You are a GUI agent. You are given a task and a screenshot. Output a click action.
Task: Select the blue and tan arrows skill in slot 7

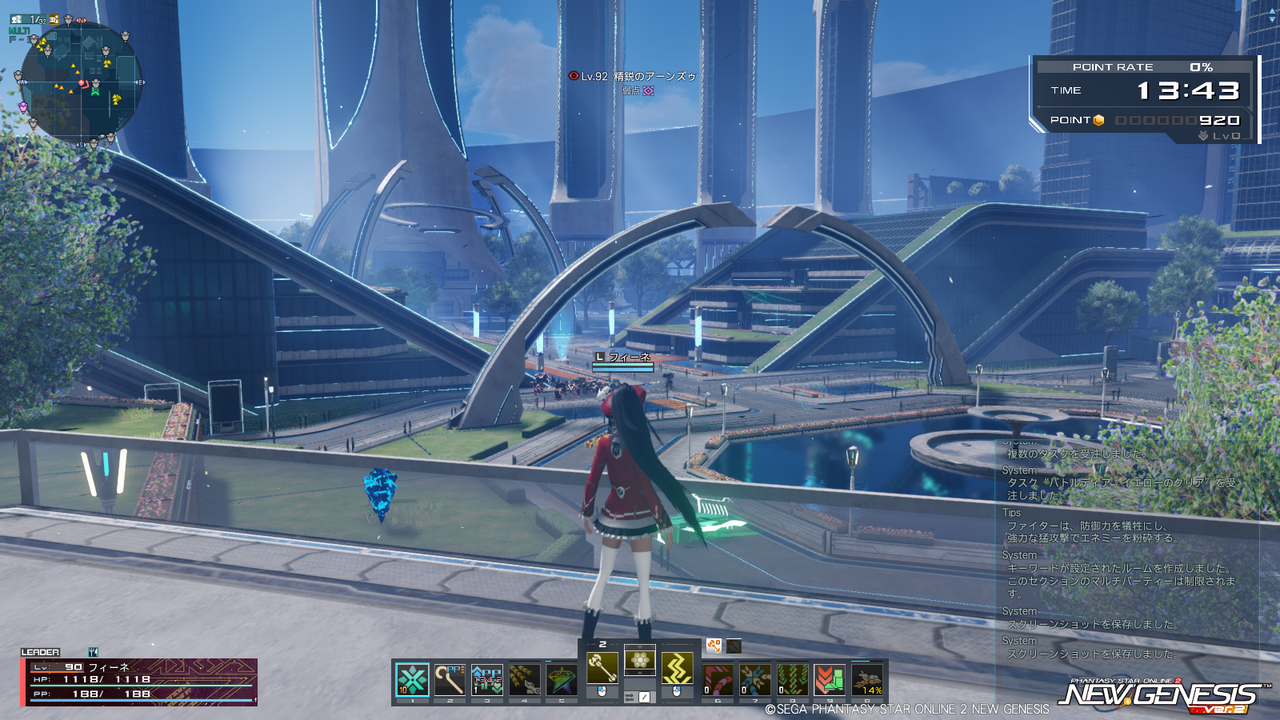click(x=755, y=680)
